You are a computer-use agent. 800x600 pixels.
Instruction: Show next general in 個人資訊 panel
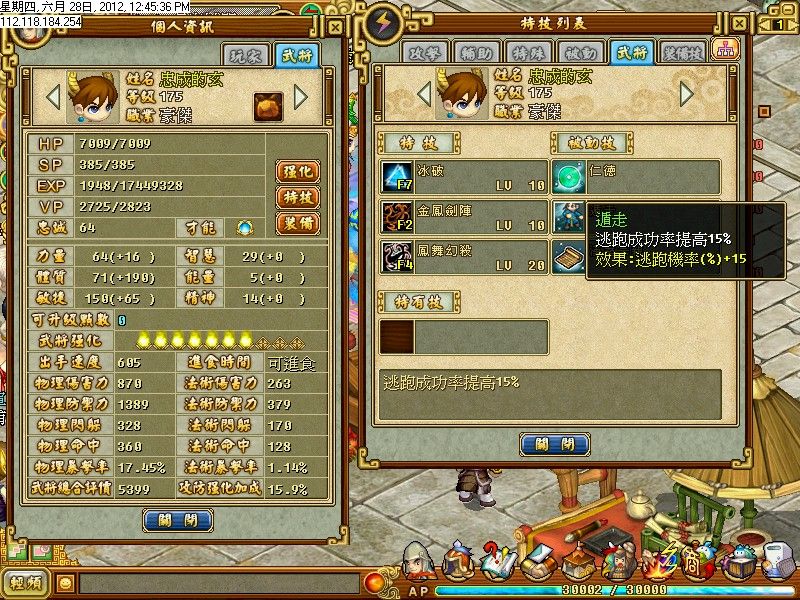(x=301, y=97)
